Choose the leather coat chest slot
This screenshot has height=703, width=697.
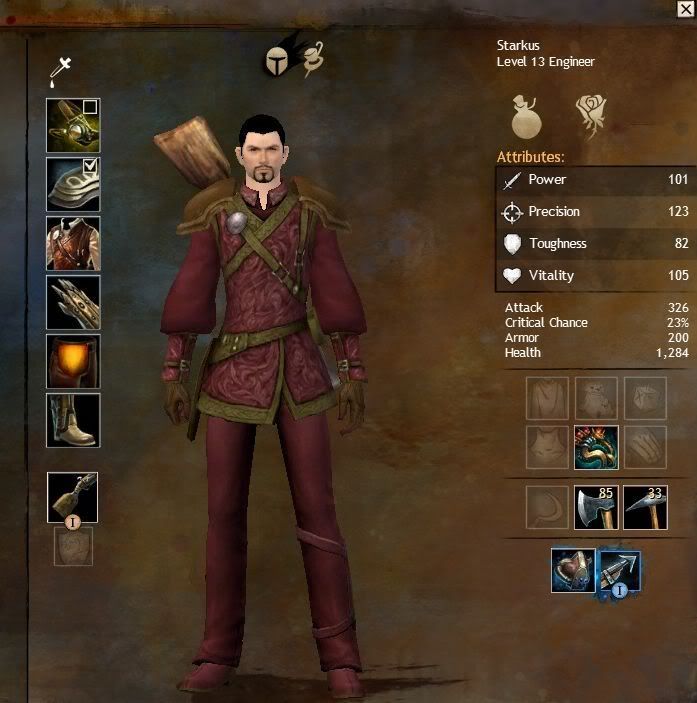click(x=72, y=243)
